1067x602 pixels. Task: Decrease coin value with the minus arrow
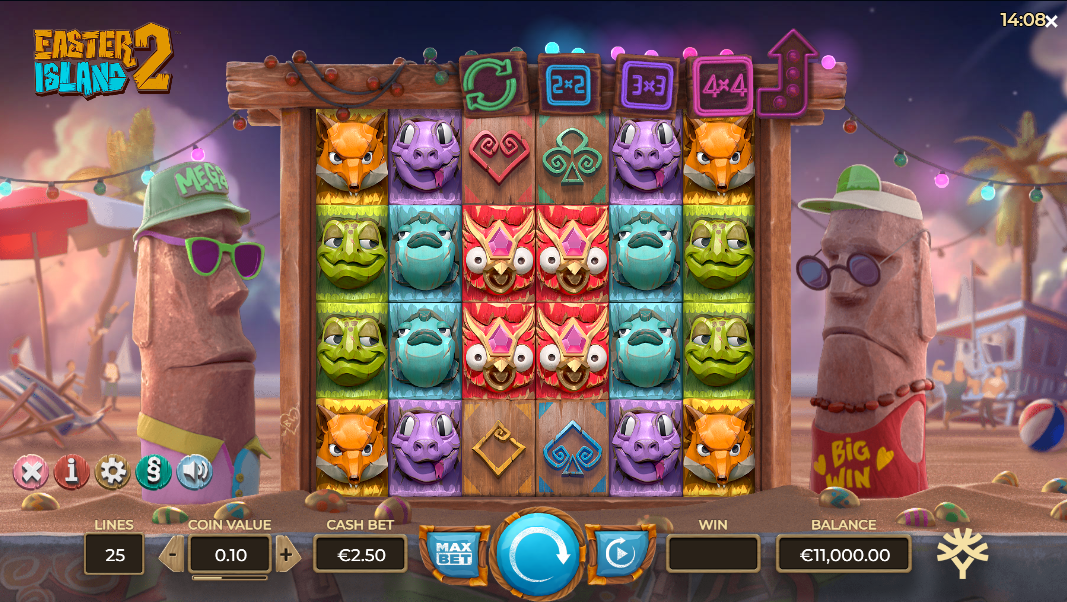172,553
